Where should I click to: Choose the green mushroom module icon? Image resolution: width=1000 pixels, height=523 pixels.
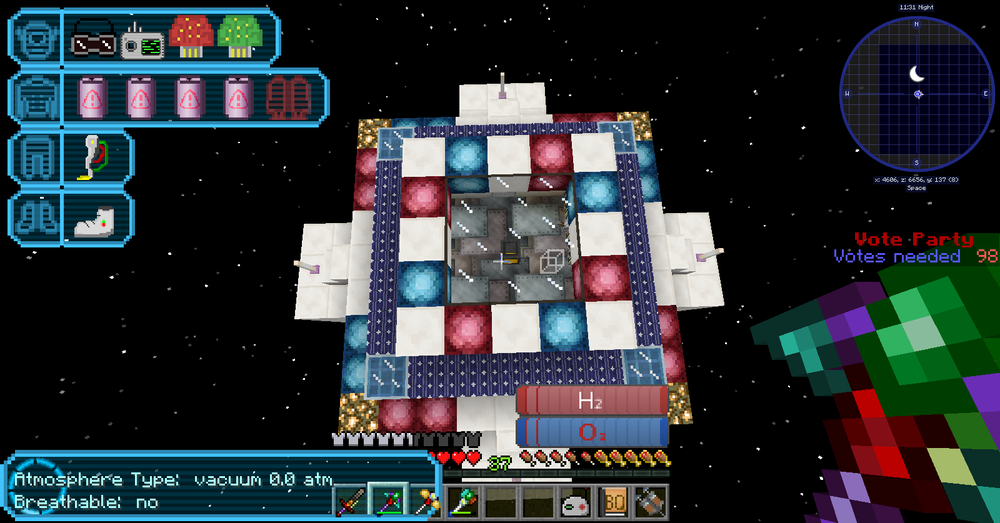point(239,38)
